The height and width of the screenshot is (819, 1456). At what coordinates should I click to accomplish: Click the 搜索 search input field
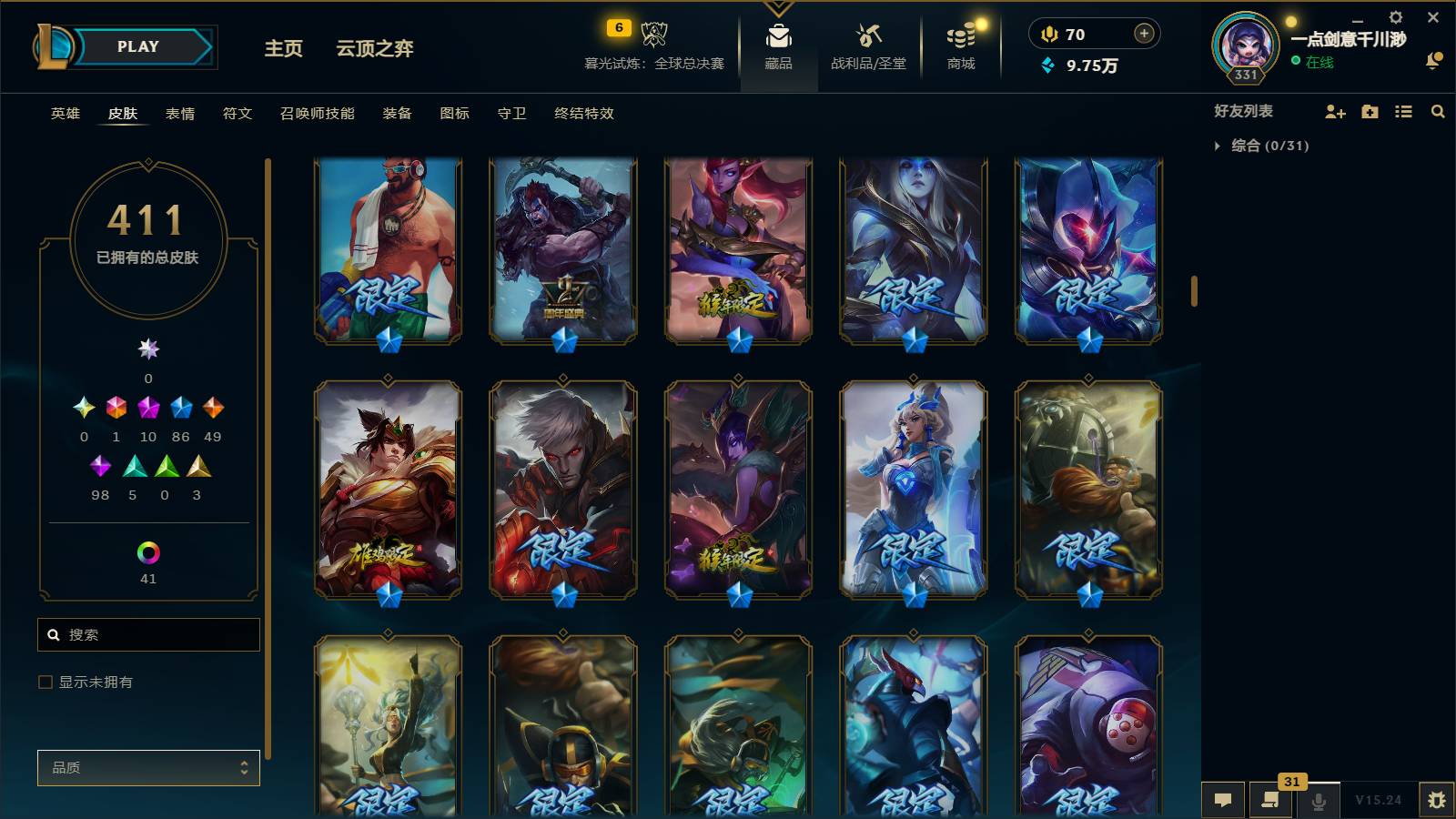(x=148, y=634)
